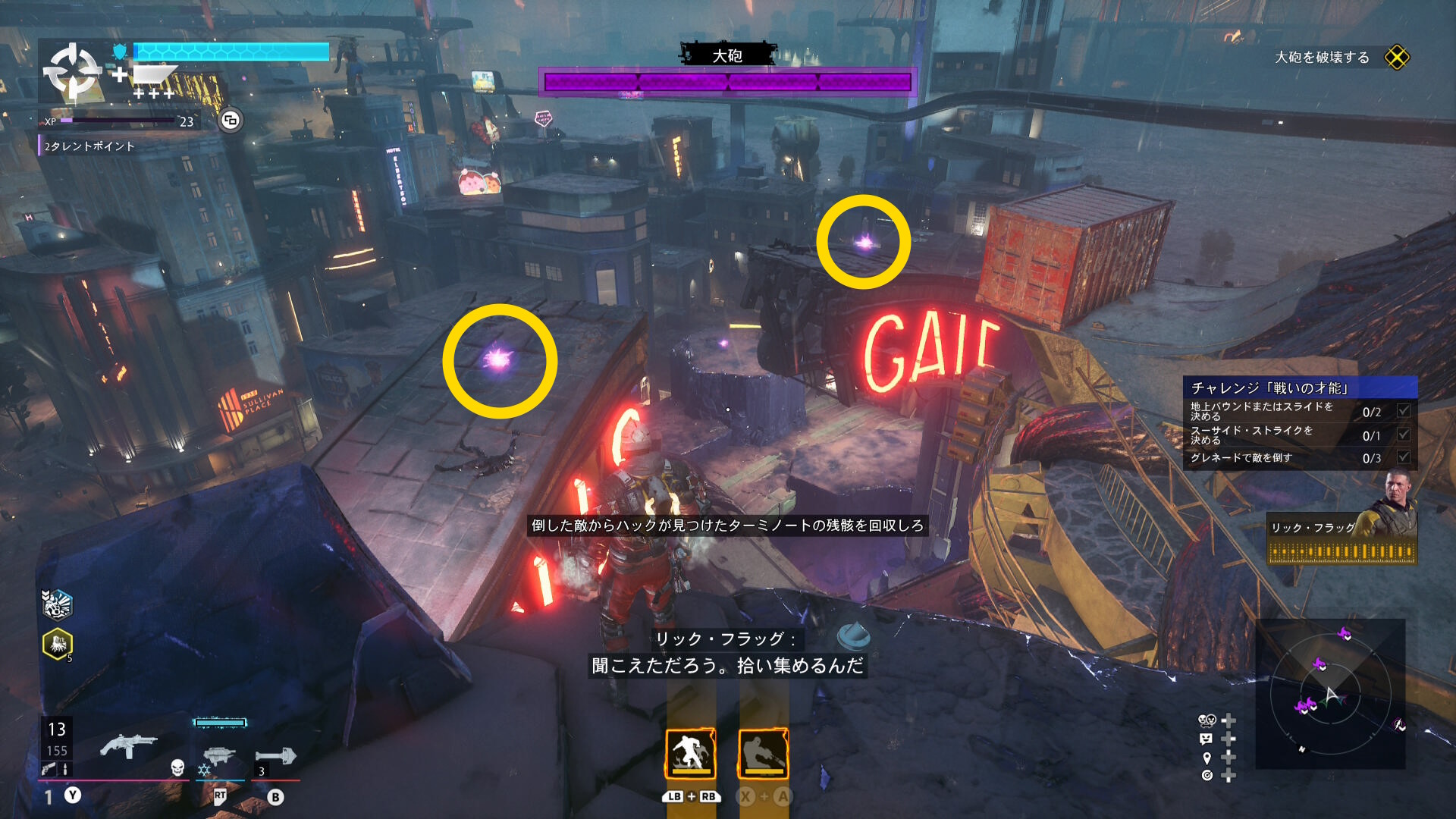Activate the leaping figure traversal attack ability

(x=690, y=753)
